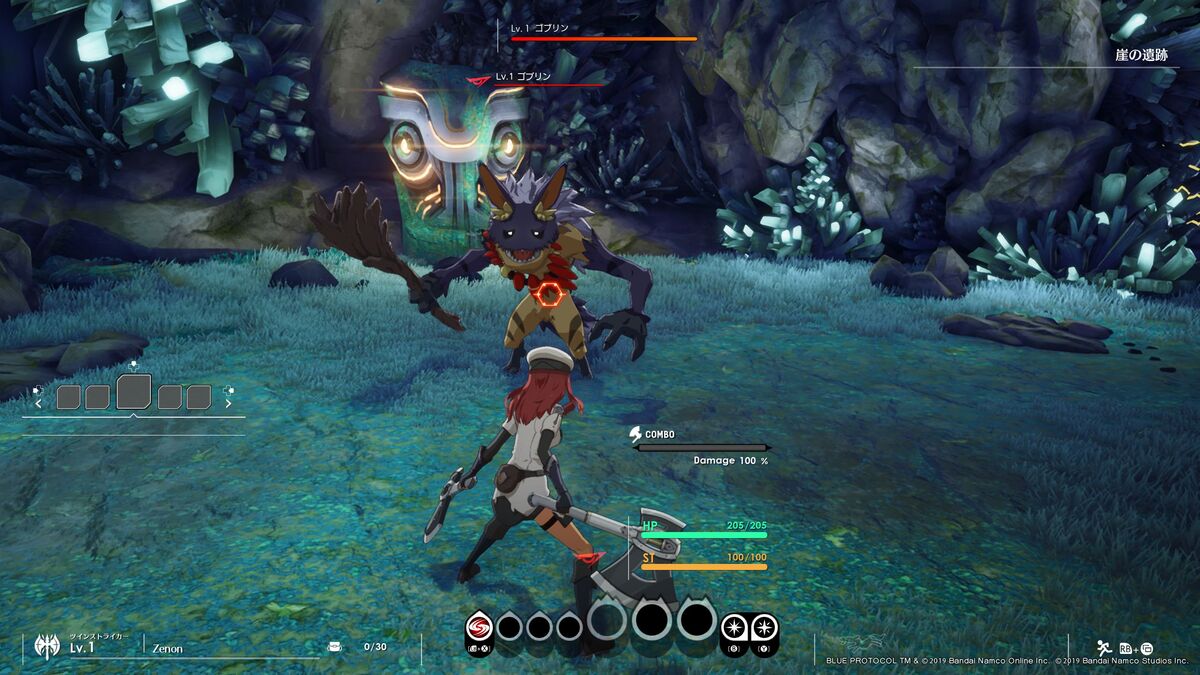Select the enlarged center item slot
The image size is (1200, 675).
coord(134,392)
